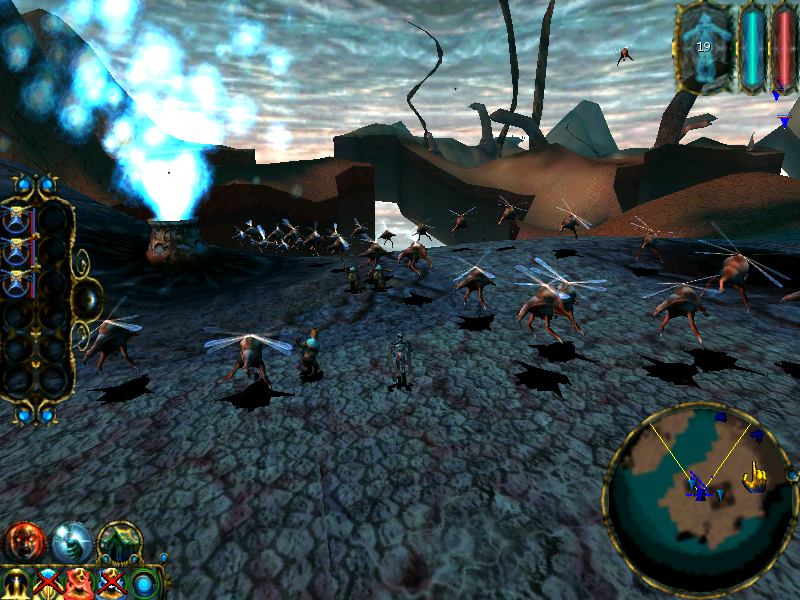Image resolution: width=800 pixels, height=600 pixels.
Task: Select the red flaming skull spell
Action: point(80,583)
